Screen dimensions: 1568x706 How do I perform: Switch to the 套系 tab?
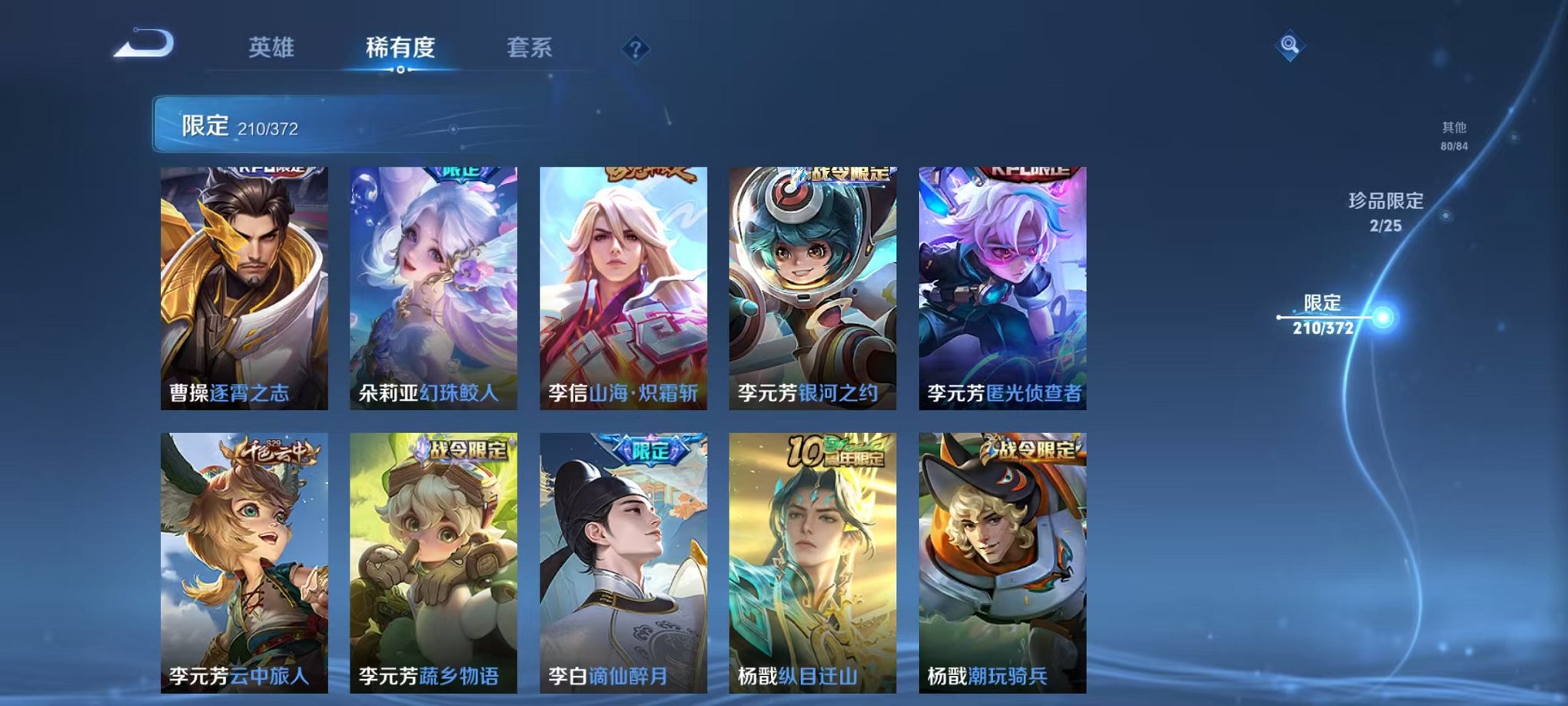click(532, 45)
